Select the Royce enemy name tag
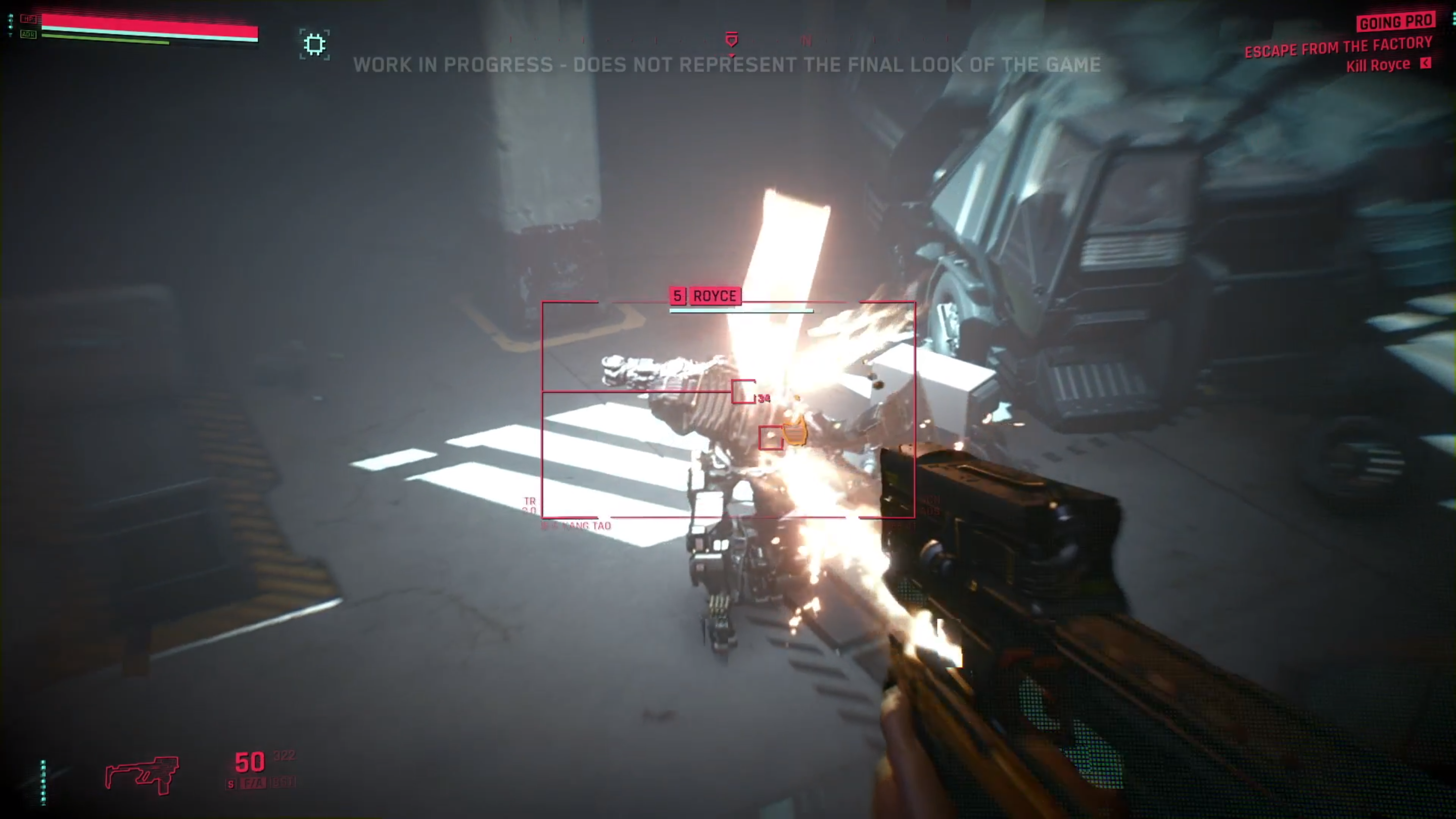 [x=715, y=296]
